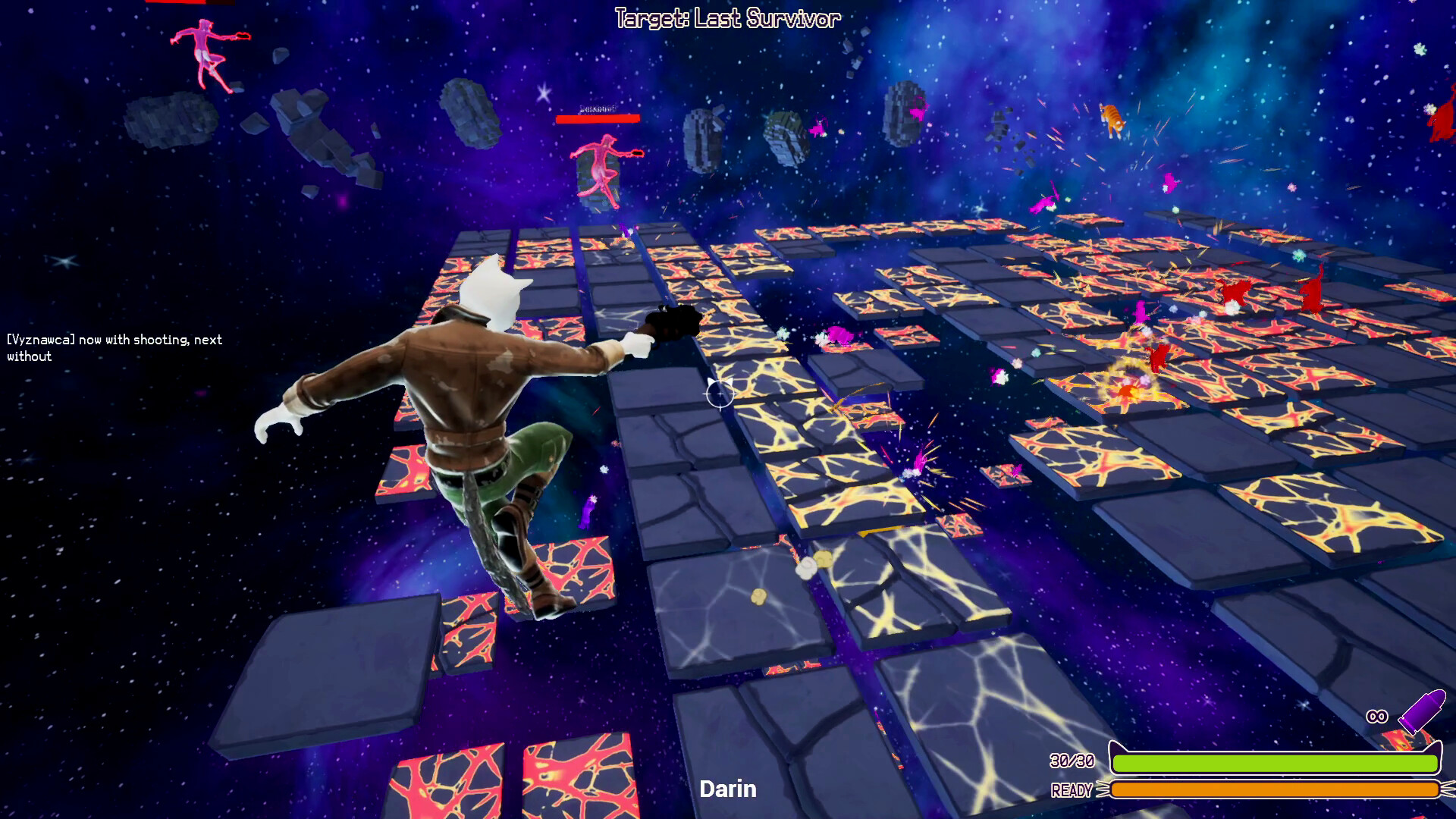This screenshot has height=819, width=1456.
Task: Click the Darin player name label
Action: click(x=729, y=789)
